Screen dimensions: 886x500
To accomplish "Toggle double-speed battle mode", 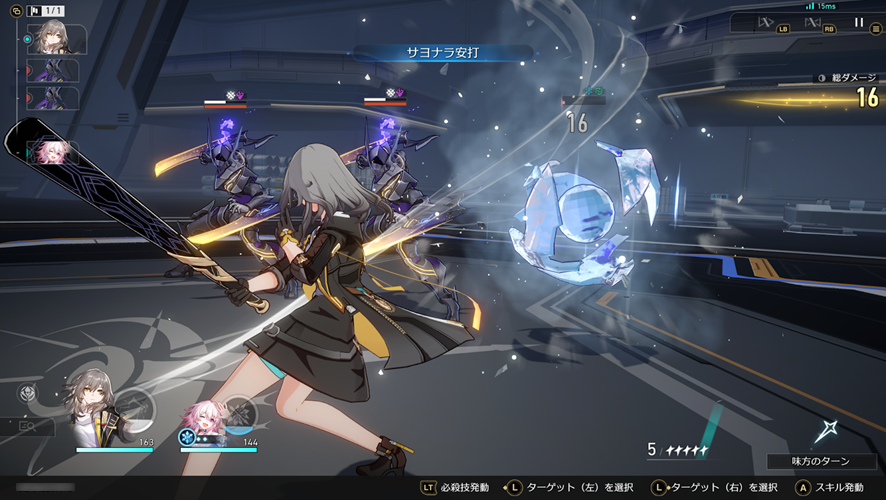I will tap(767, 22).
